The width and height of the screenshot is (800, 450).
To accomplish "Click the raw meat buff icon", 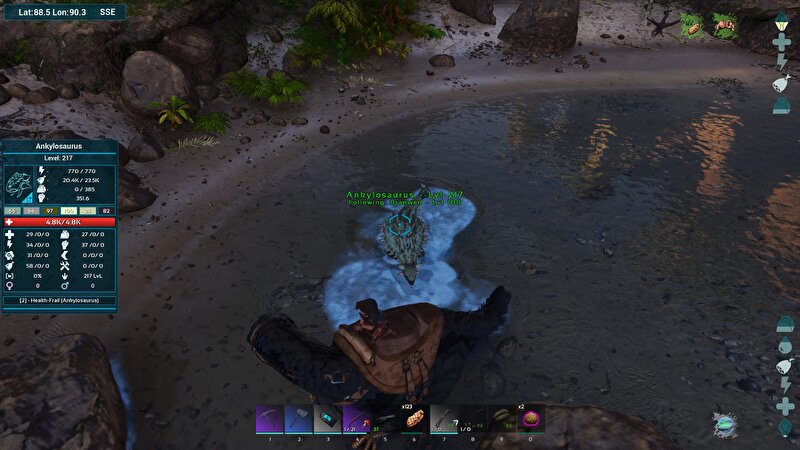I will pyautogui.click(x=724, y=26).
